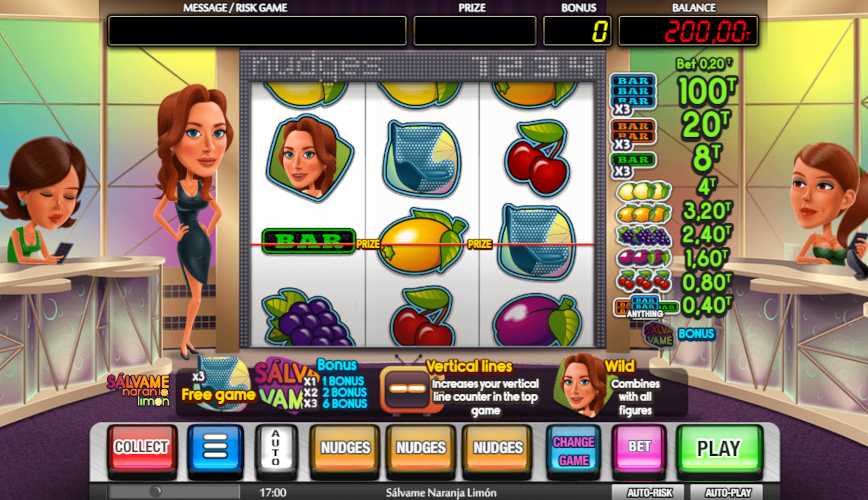The width and height of the screenshot is (868, 500).
Task: Collect your winnings with the red button
Action: 142,448
